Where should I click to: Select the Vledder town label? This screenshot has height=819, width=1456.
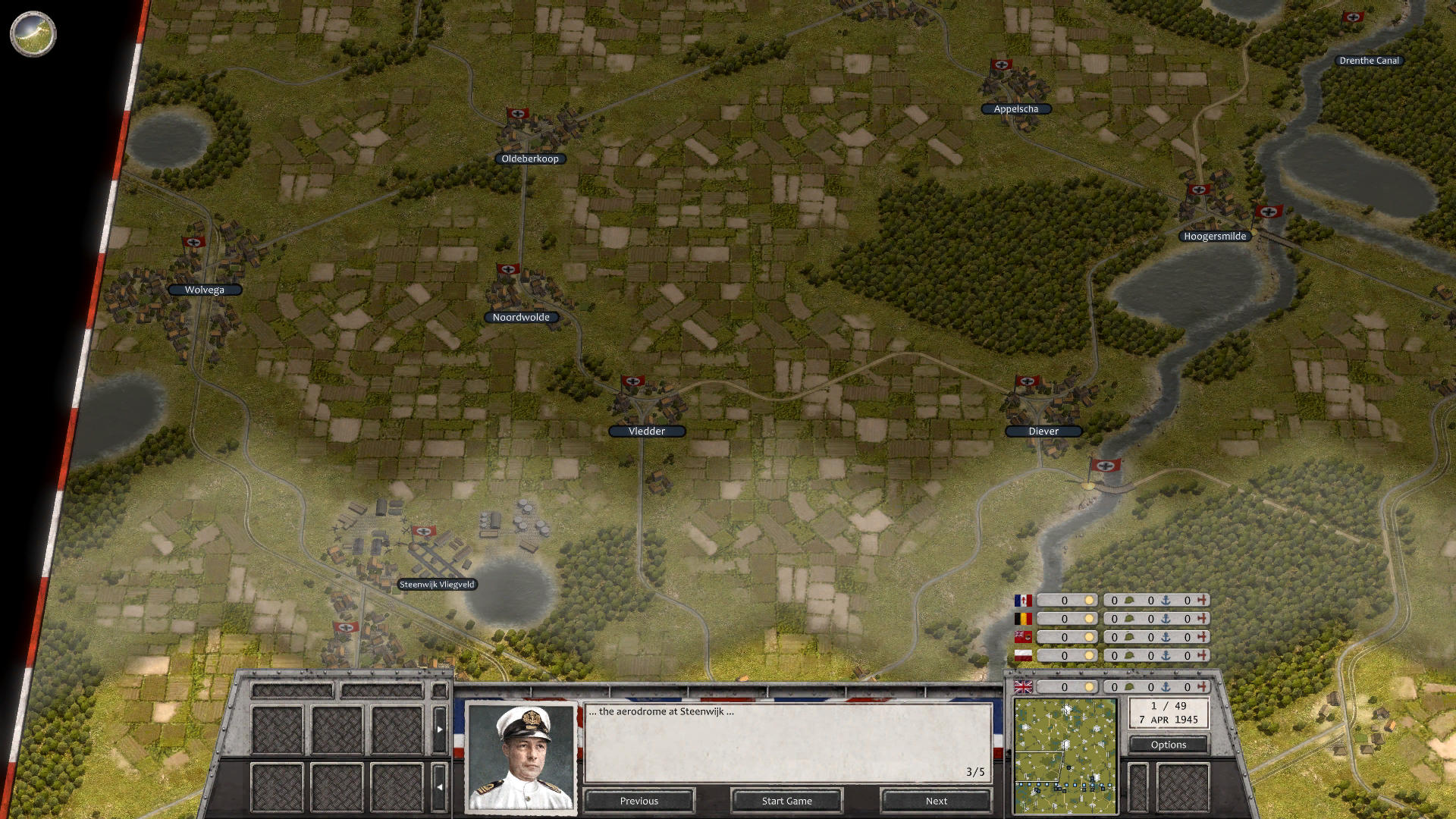pyautogui.click(x=647, y=431)
